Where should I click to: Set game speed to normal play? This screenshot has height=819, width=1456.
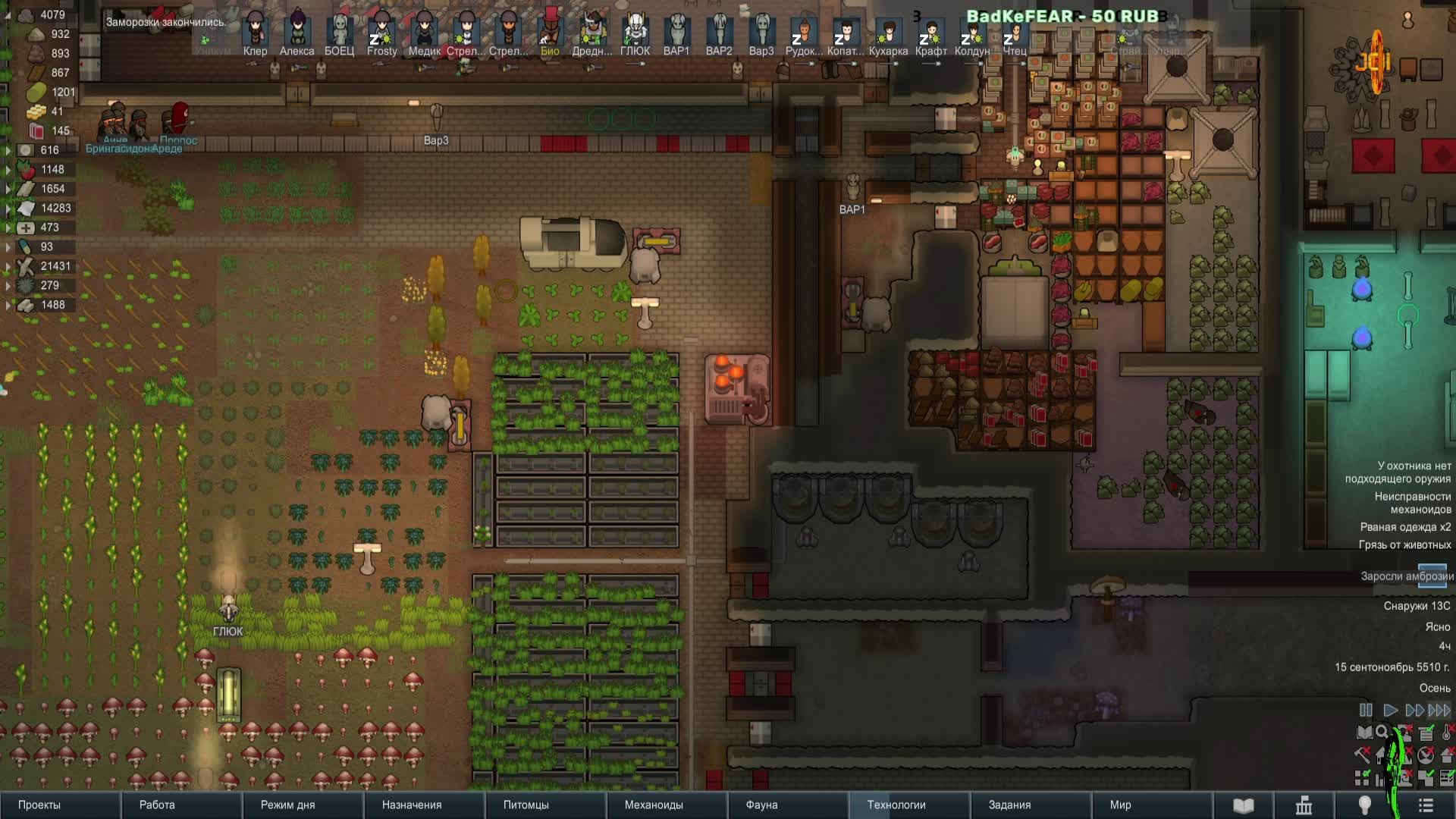[1390, 711]
